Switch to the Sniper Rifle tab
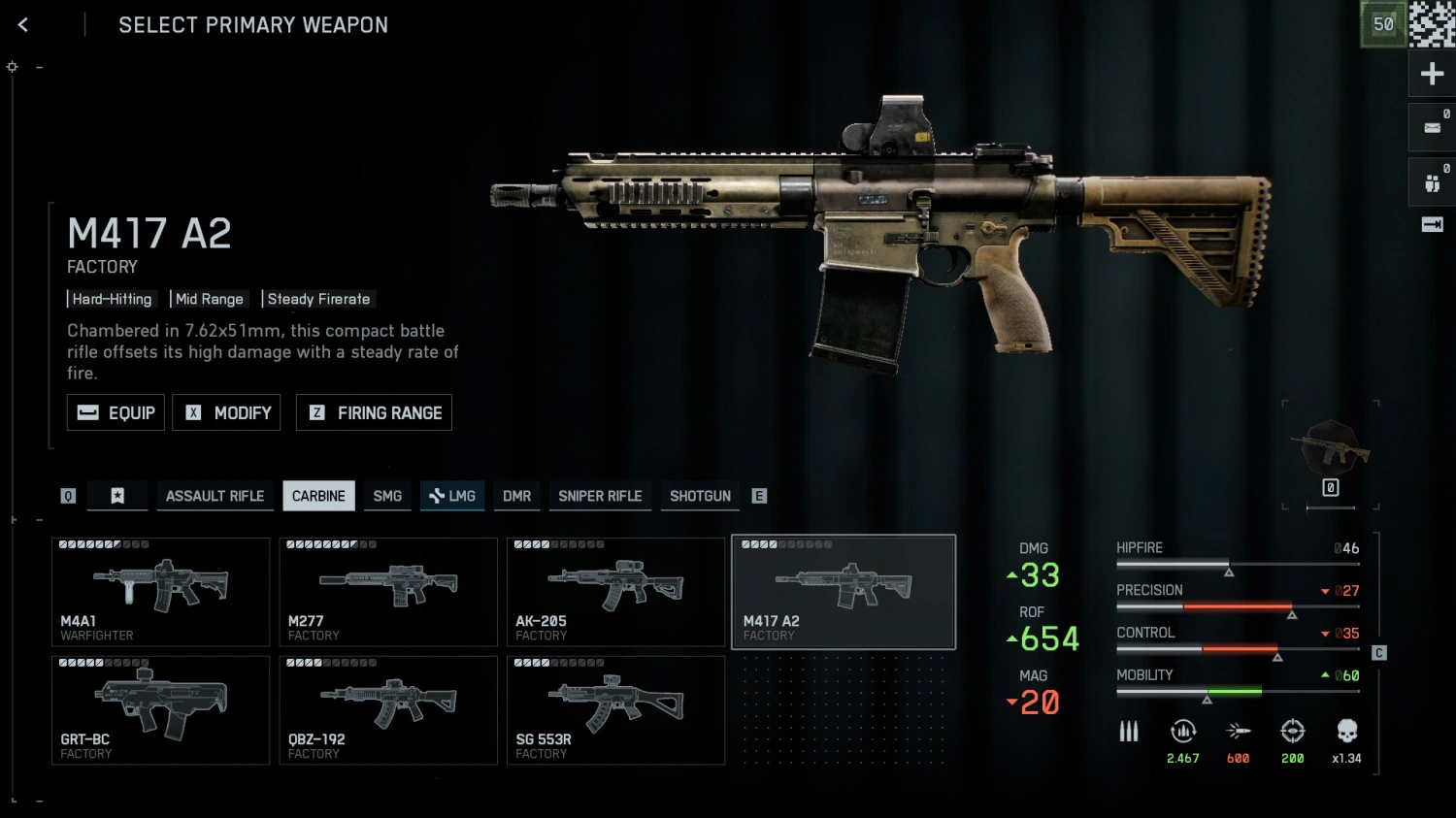Image resolution: width=1456 pixels, height=818 pixels. pyautogui.click(x=600, y=496)
